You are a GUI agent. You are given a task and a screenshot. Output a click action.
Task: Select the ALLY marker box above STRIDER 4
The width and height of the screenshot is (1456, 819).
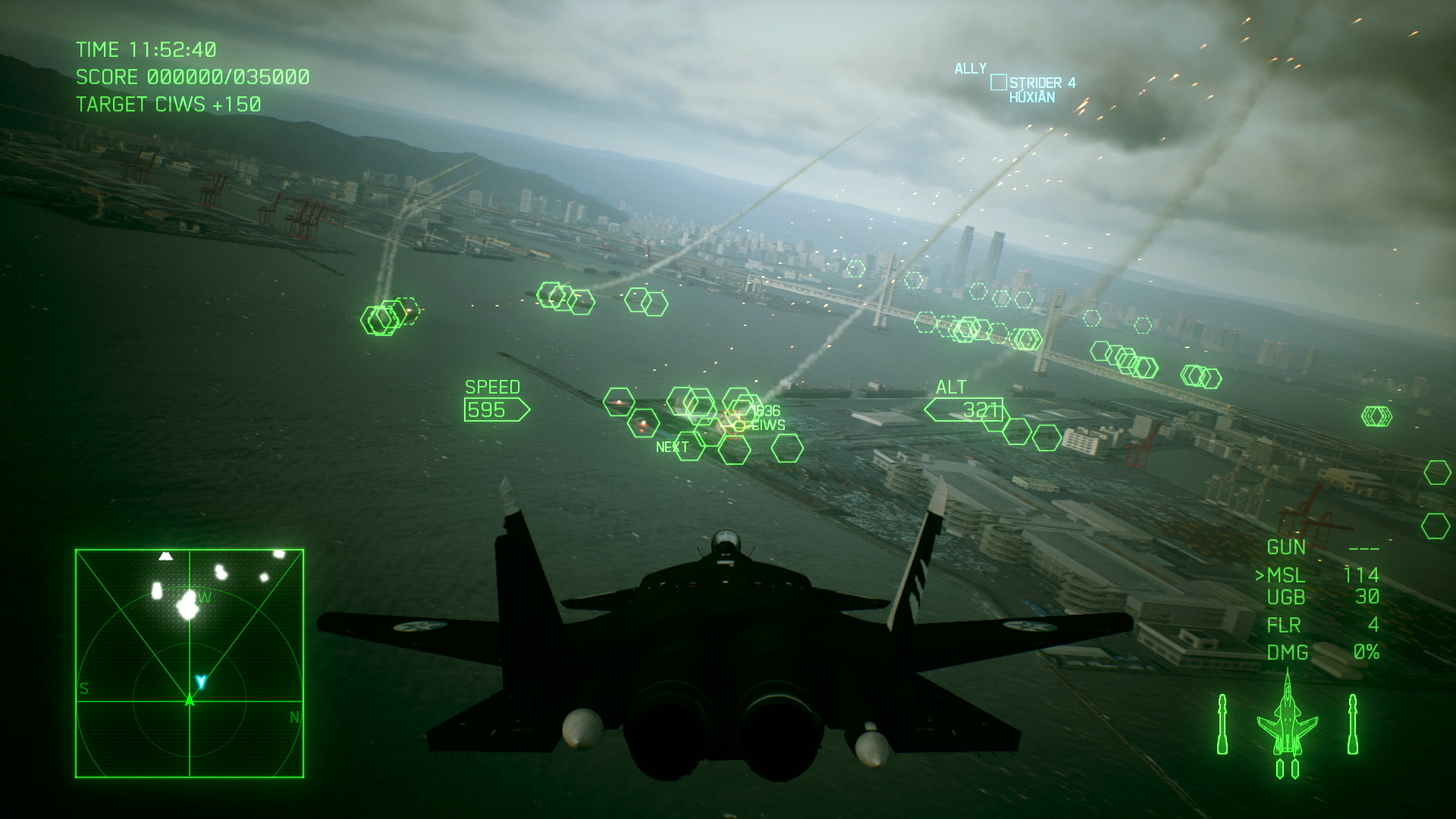997,81
